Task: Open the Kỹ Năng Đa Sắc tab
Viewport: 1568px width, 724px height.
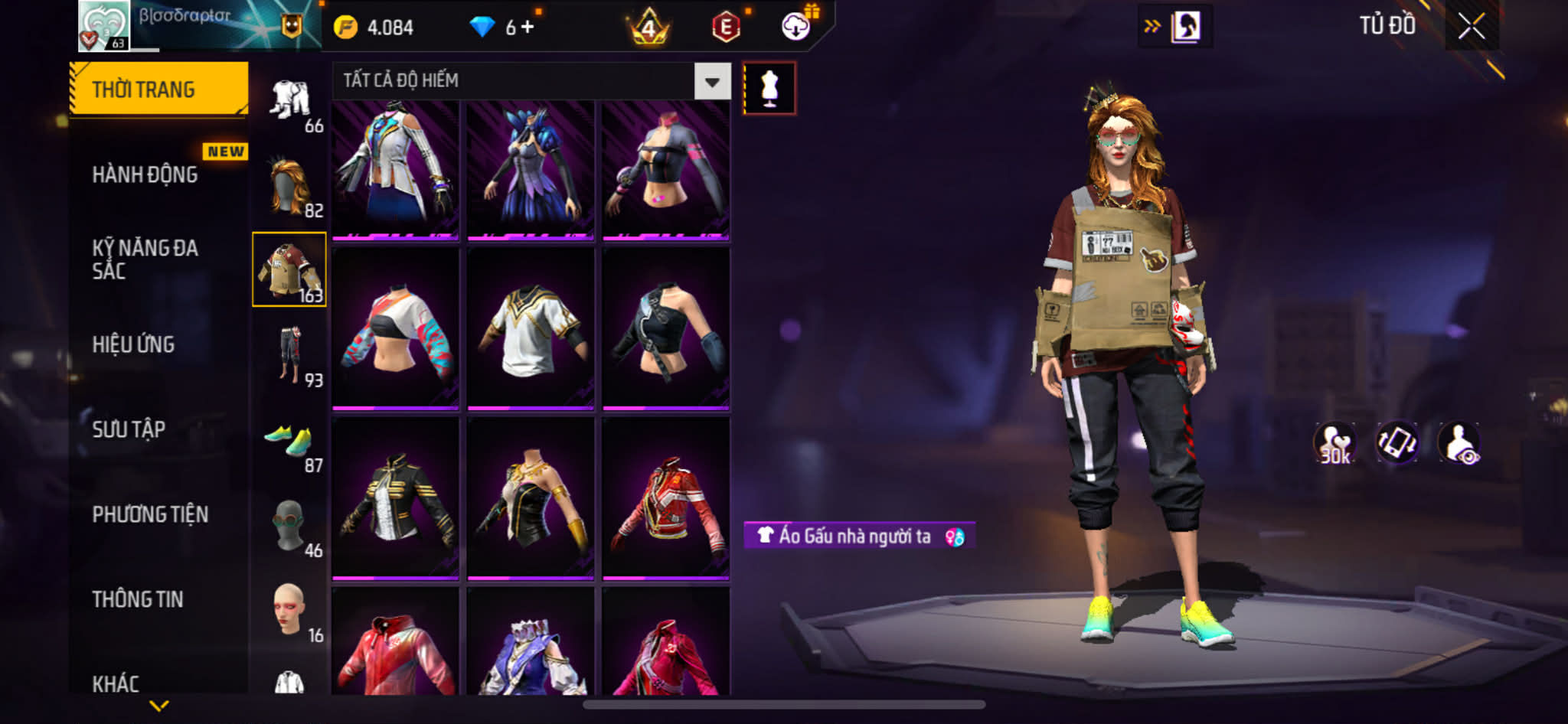Action: [145, 259]
